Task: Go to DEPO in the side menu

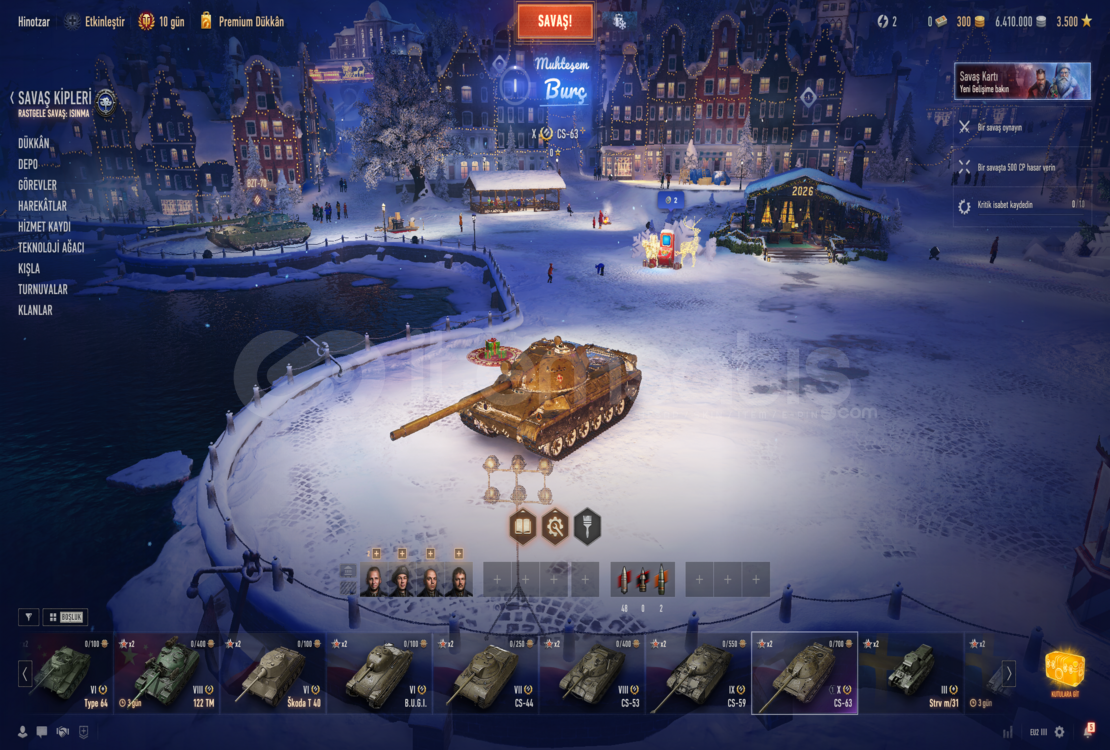Action: [28, 164]
